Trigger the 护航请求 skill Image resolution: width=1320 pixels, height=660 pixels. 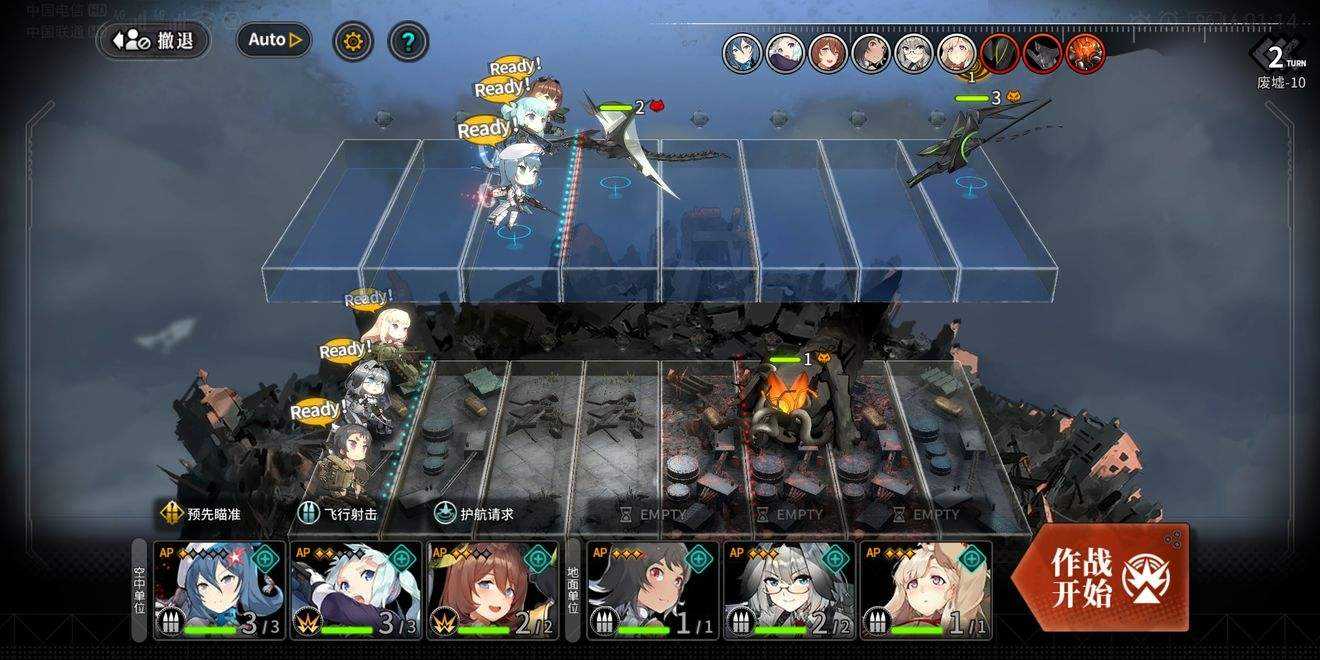pyautogui.click(x=476, y=514)
